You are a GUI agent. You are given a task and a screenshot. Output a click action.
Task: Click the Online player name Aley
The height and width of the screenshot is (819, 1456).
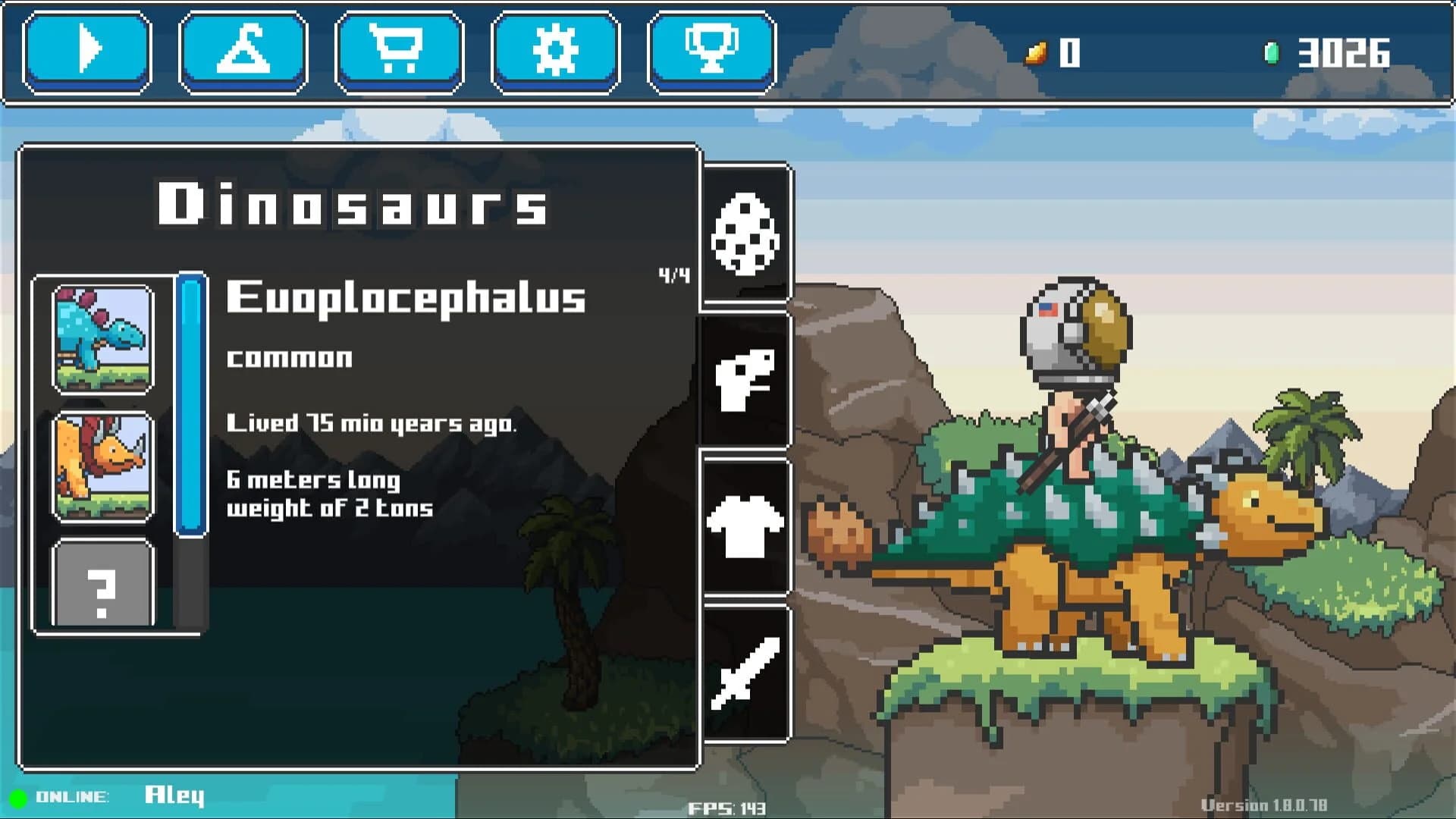pyautogui.click(x=173, y=795)
